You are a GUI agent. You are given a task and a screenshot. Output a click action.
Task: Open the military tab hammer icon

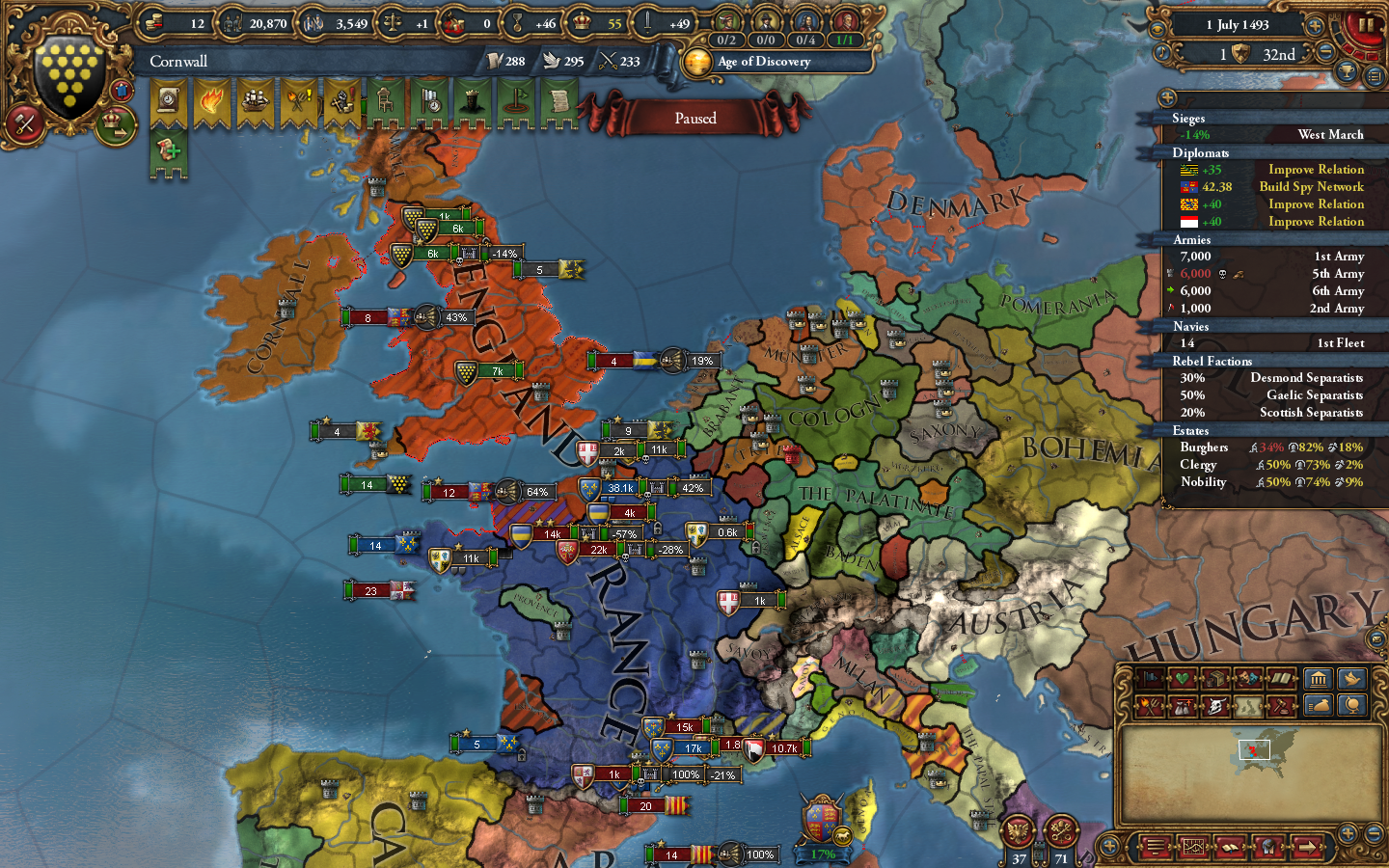pyautogui.click(x=24, y=123)
